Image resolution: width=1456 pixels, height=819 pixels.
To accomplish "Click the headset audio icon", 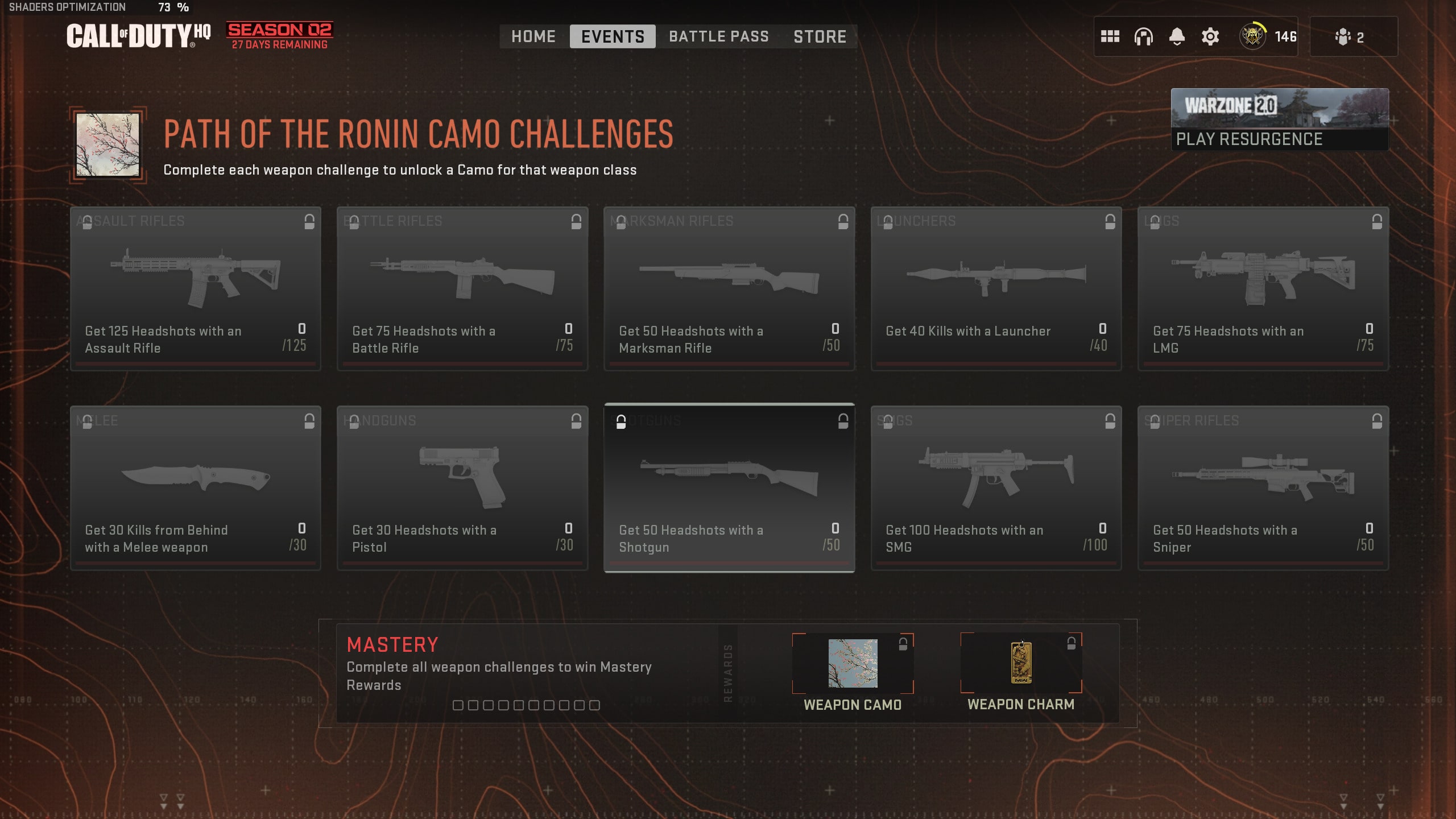I will pos(1144,36).
